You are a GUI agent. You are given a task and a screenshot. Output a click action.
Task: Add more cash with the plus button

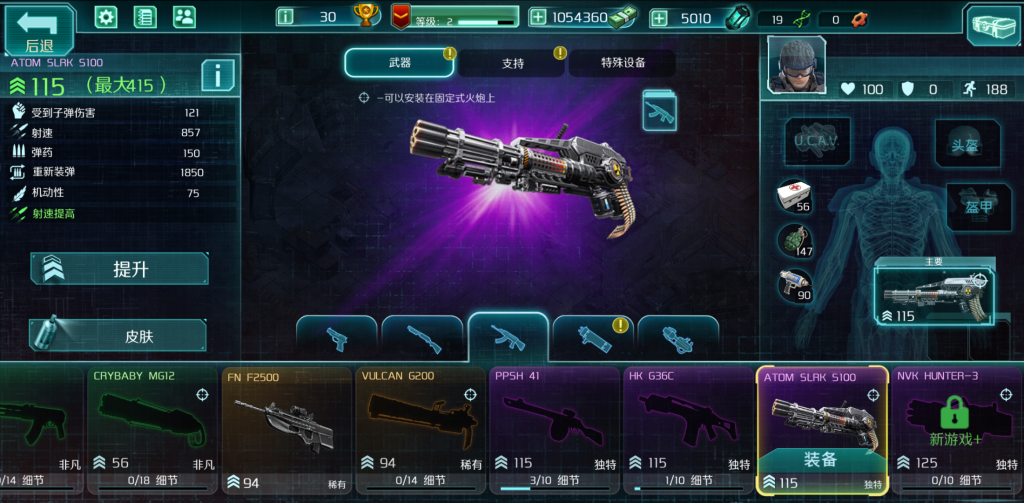[538, 17]
